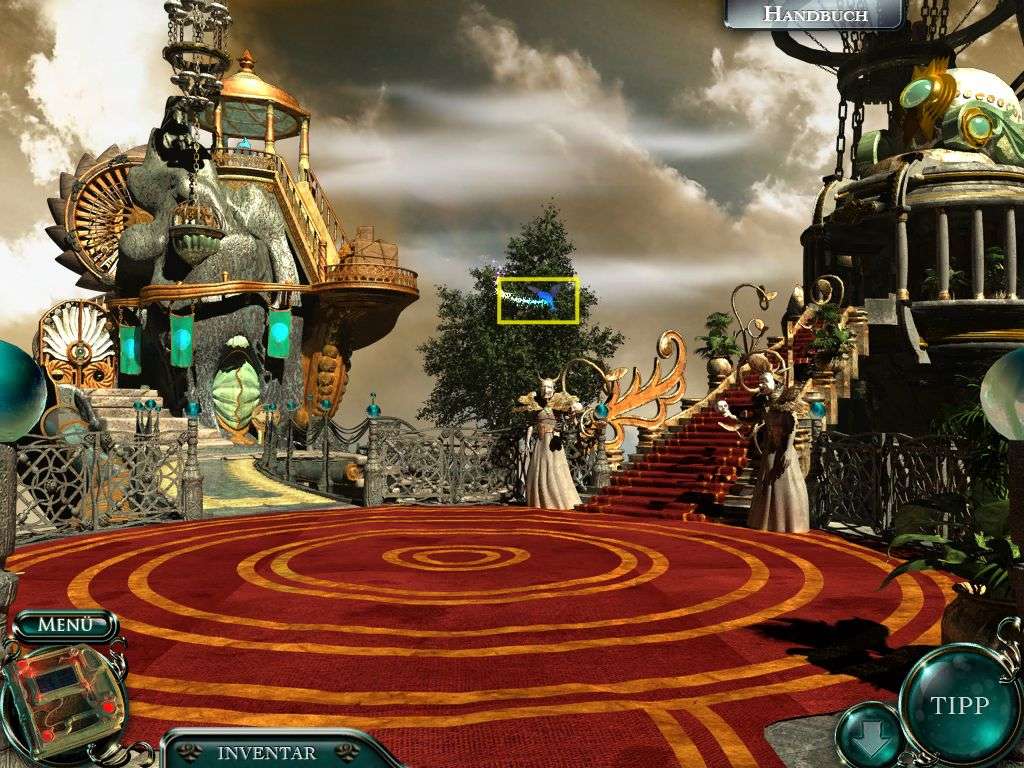Click the down arrow button beside Tipp

pyautogui.click(x=865, y=735)
